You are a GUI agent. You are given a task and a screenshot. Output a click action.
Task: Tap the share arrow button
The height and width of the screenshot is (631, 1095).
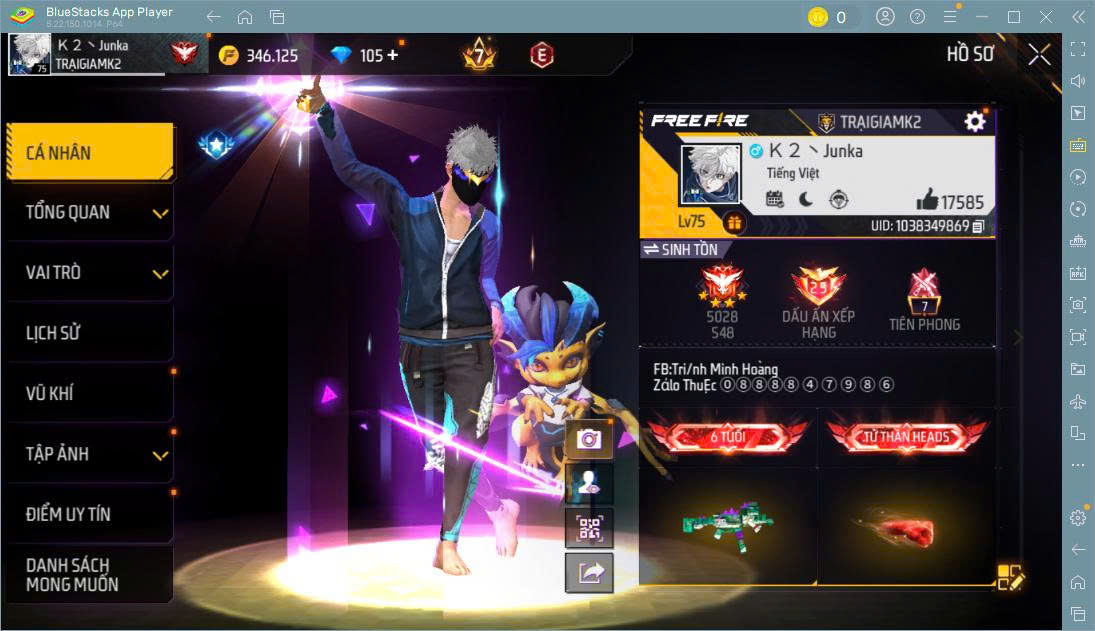(x=589, y=572)
